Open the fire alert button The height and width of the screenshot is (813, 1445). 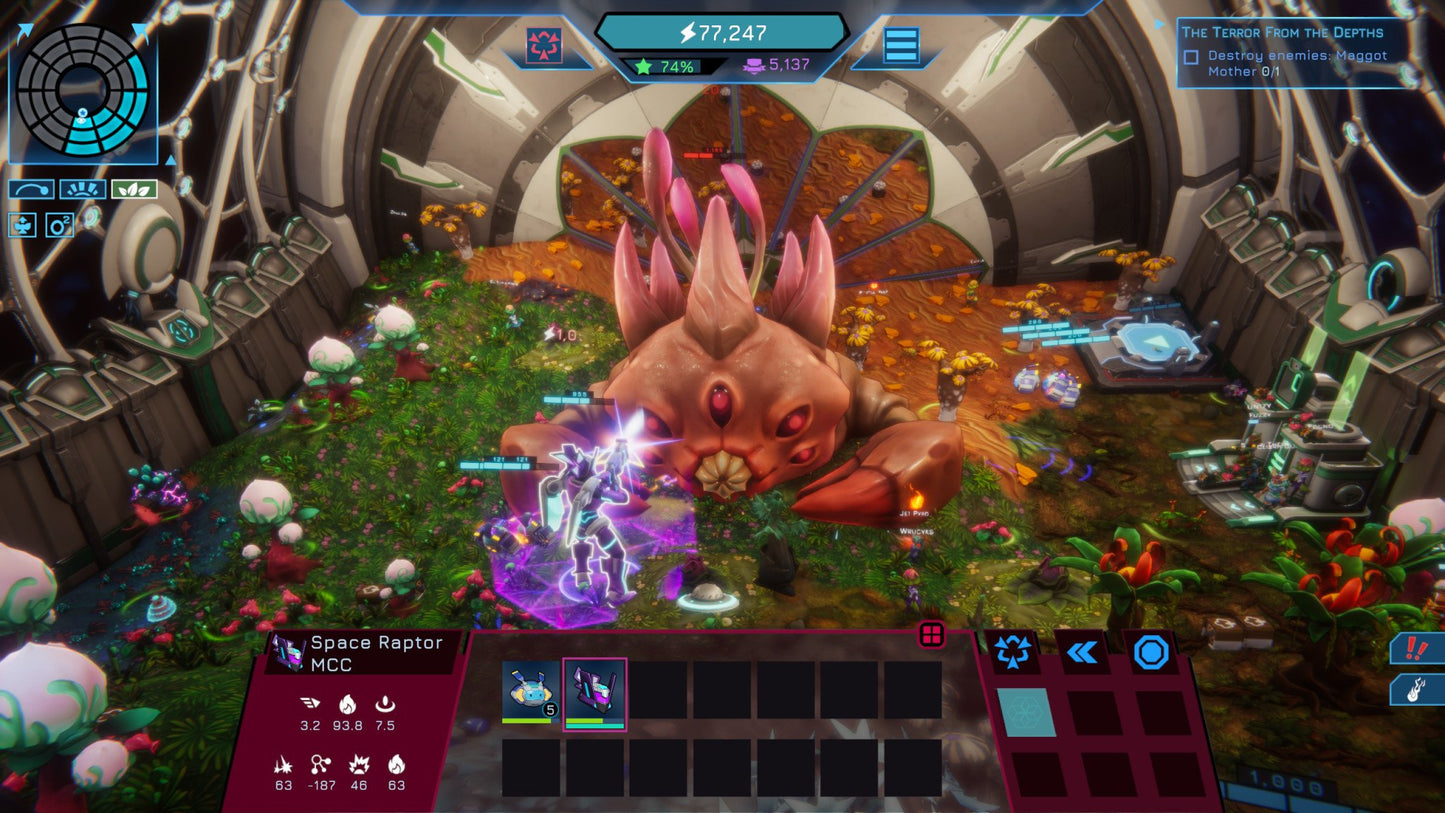point(1418,689)
